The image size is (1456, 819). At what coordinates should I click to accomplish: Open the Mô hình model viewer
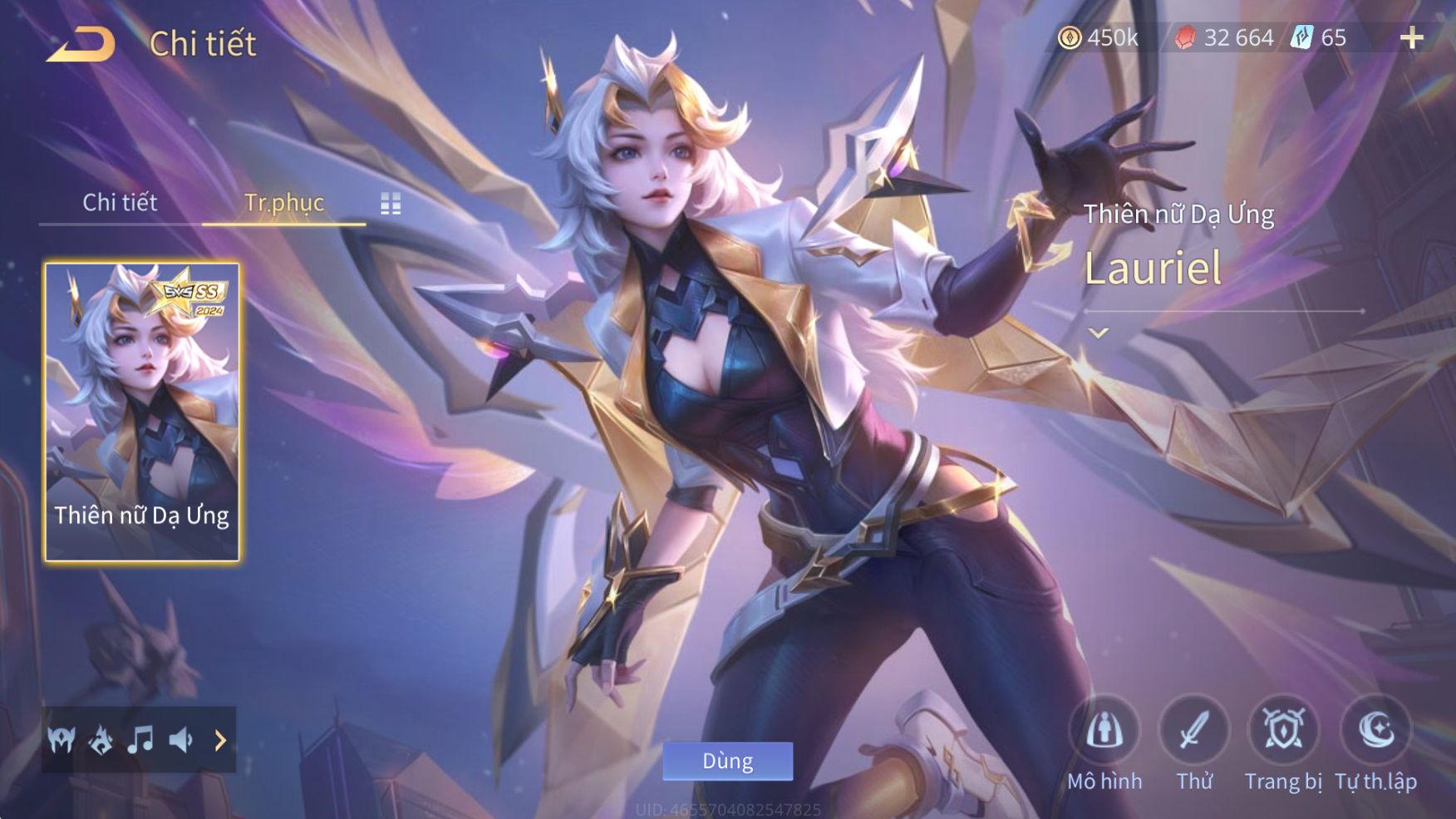[1104, 732]
